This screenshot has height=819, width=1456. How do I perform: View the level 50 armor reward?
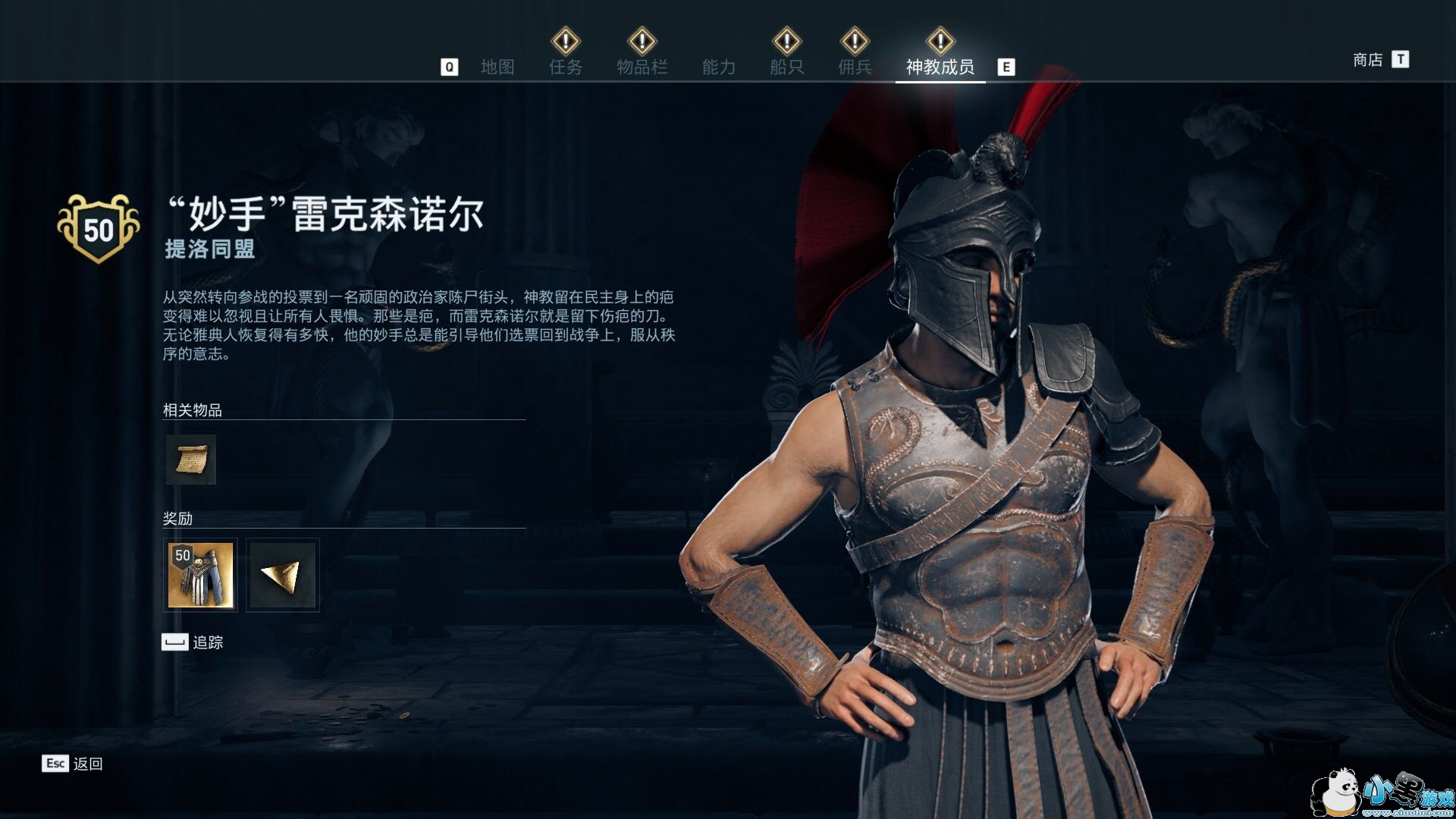click(x=200, y=575)
